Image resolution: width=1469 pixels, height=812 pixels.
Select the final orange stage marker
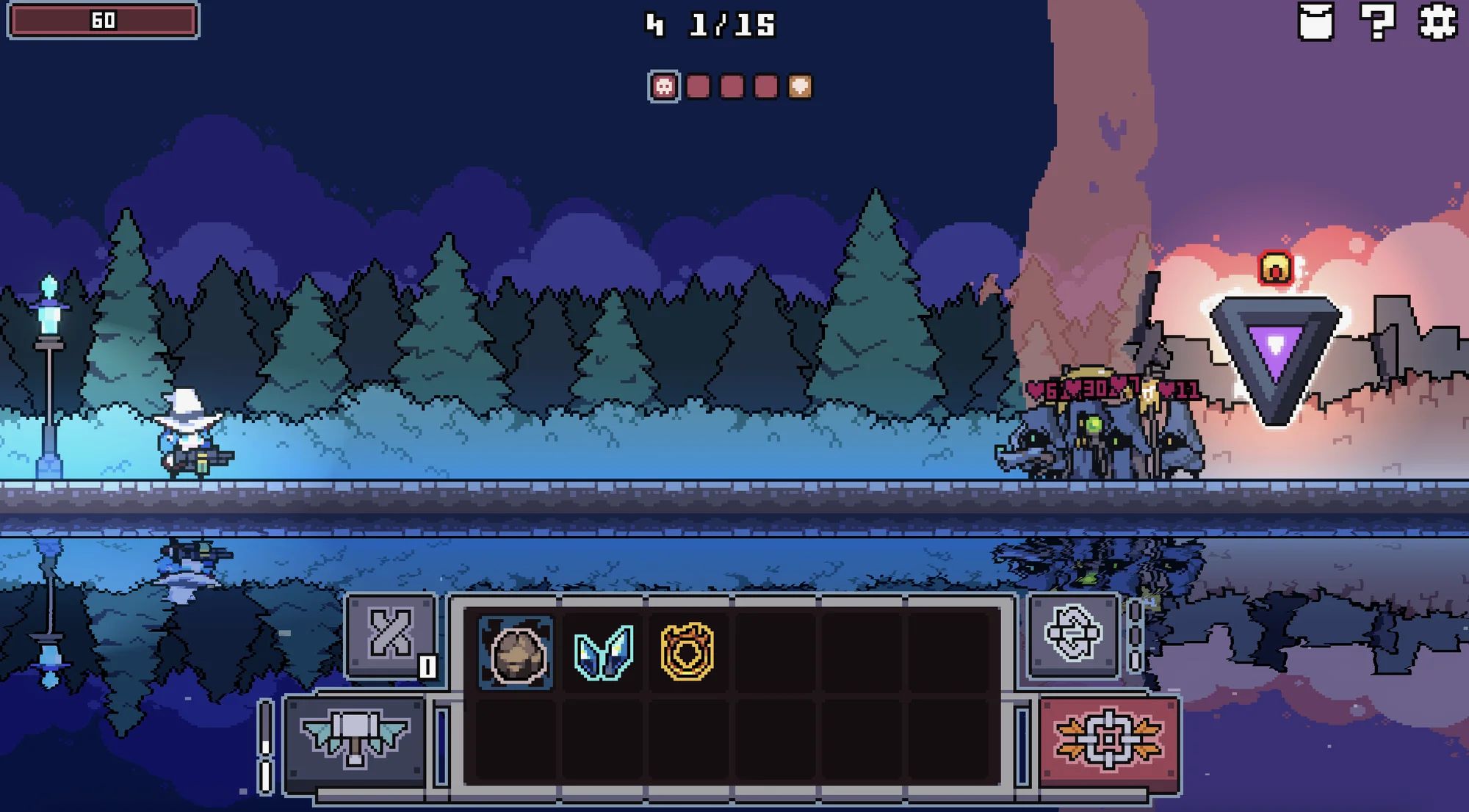800,87
